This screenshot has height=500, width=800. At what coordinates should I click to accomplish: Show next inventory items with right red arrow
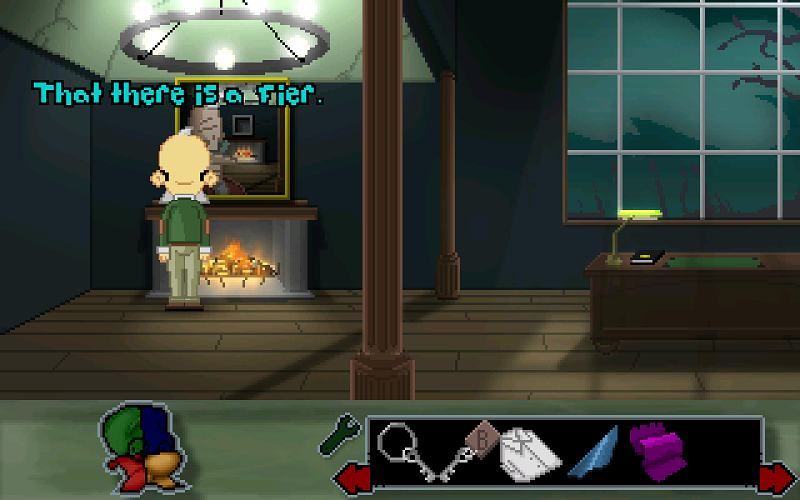tap(775, 477)
